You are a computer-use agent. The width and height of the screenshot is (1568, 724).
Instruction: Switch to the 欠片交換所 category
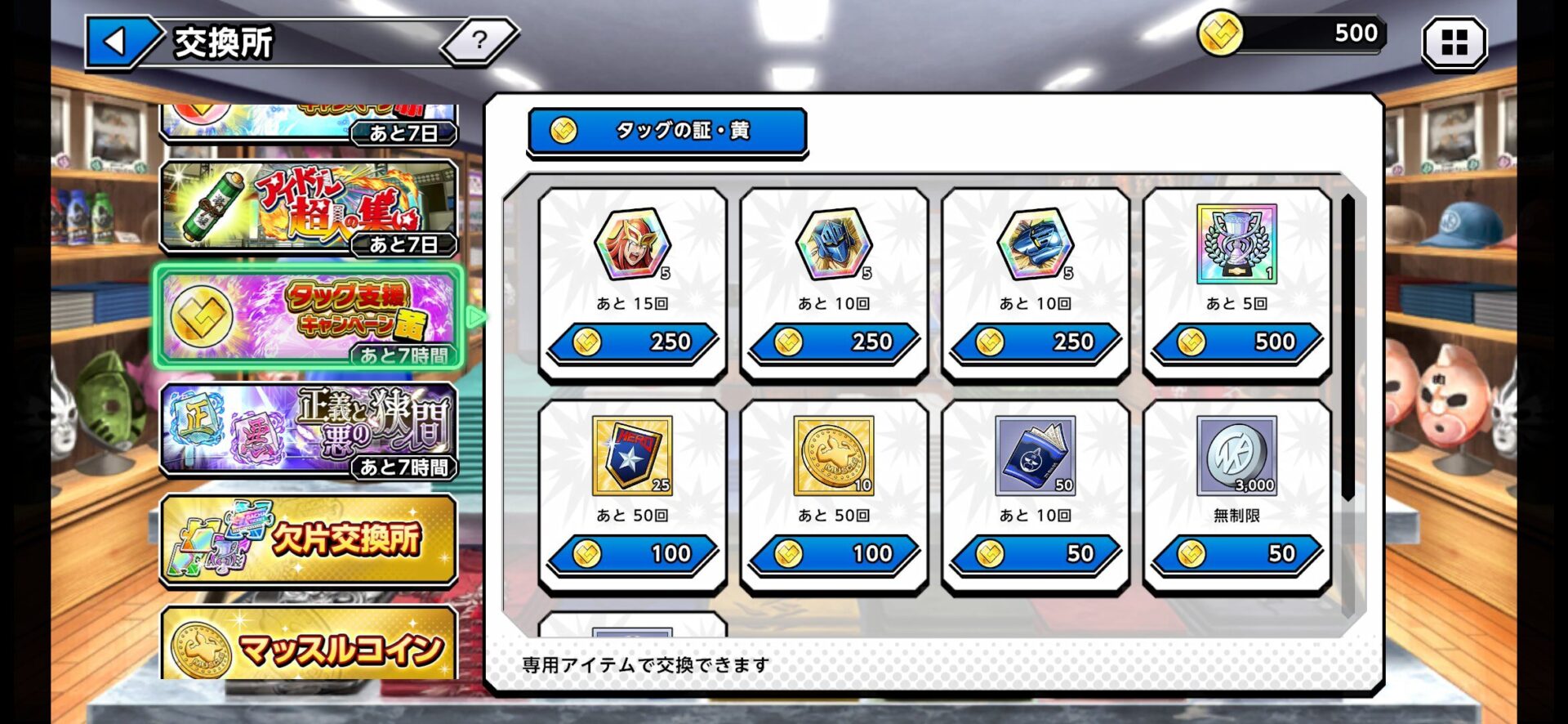coord(309,539)
